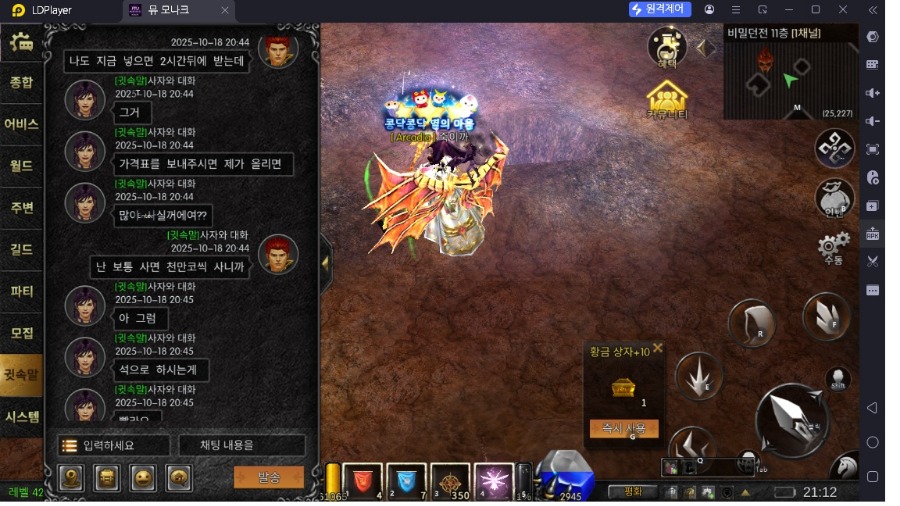Viewport: 900px width, 506px height.
Task: Open the 입력하세요 recipient selector
Action: pyautogui.click(x=110, y=445)
